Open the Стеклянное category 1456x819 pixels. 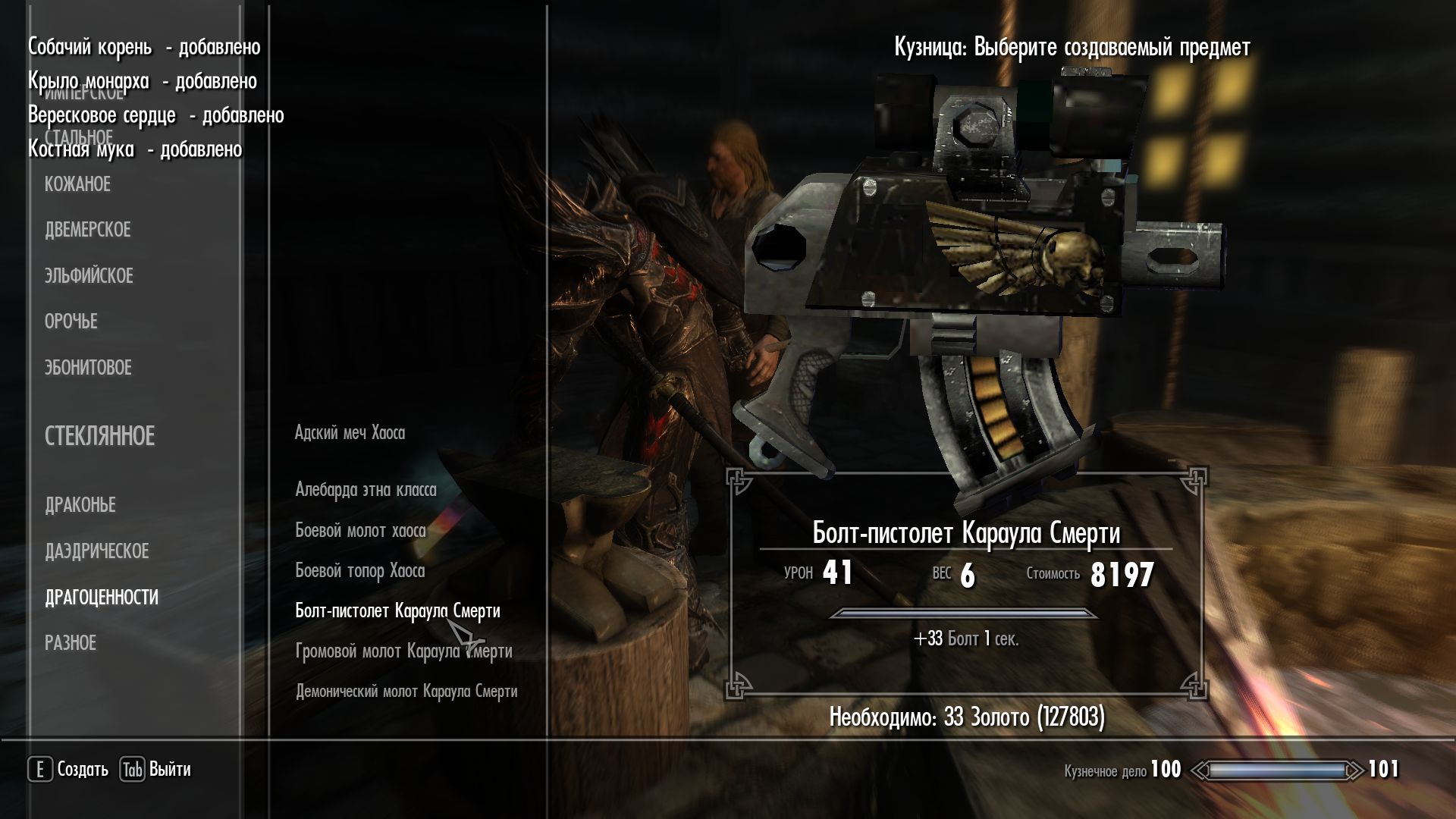click(x=99, y=436)
